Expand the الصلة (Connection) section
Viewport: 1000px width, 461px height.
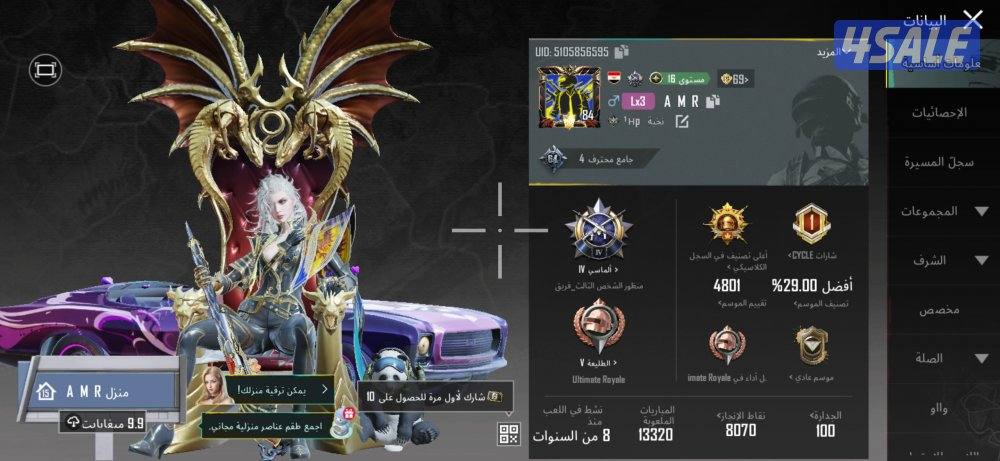tap(939, 358)
